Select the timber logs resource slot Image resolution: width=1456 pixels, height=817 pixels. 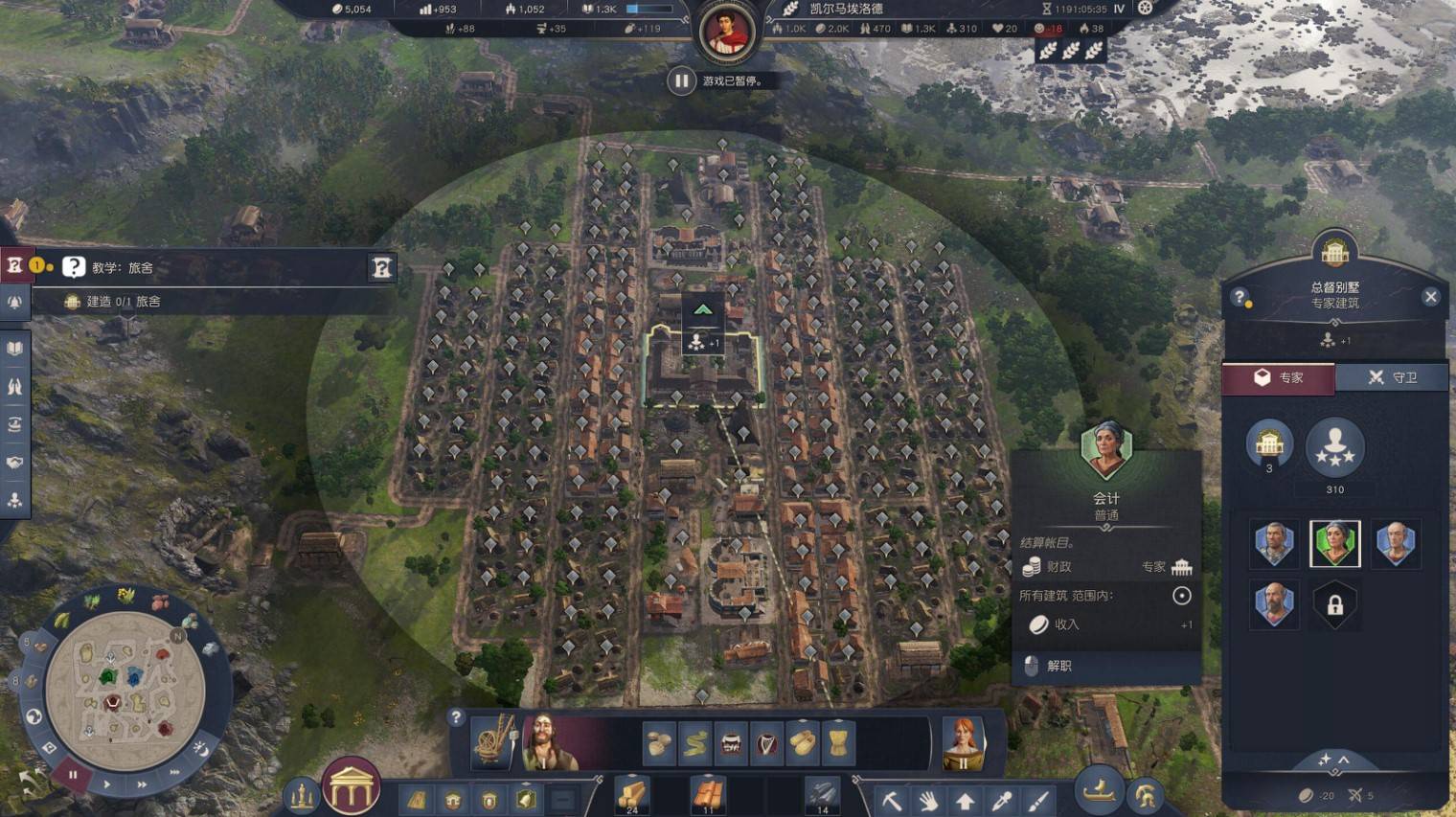(x=631, y=794)
